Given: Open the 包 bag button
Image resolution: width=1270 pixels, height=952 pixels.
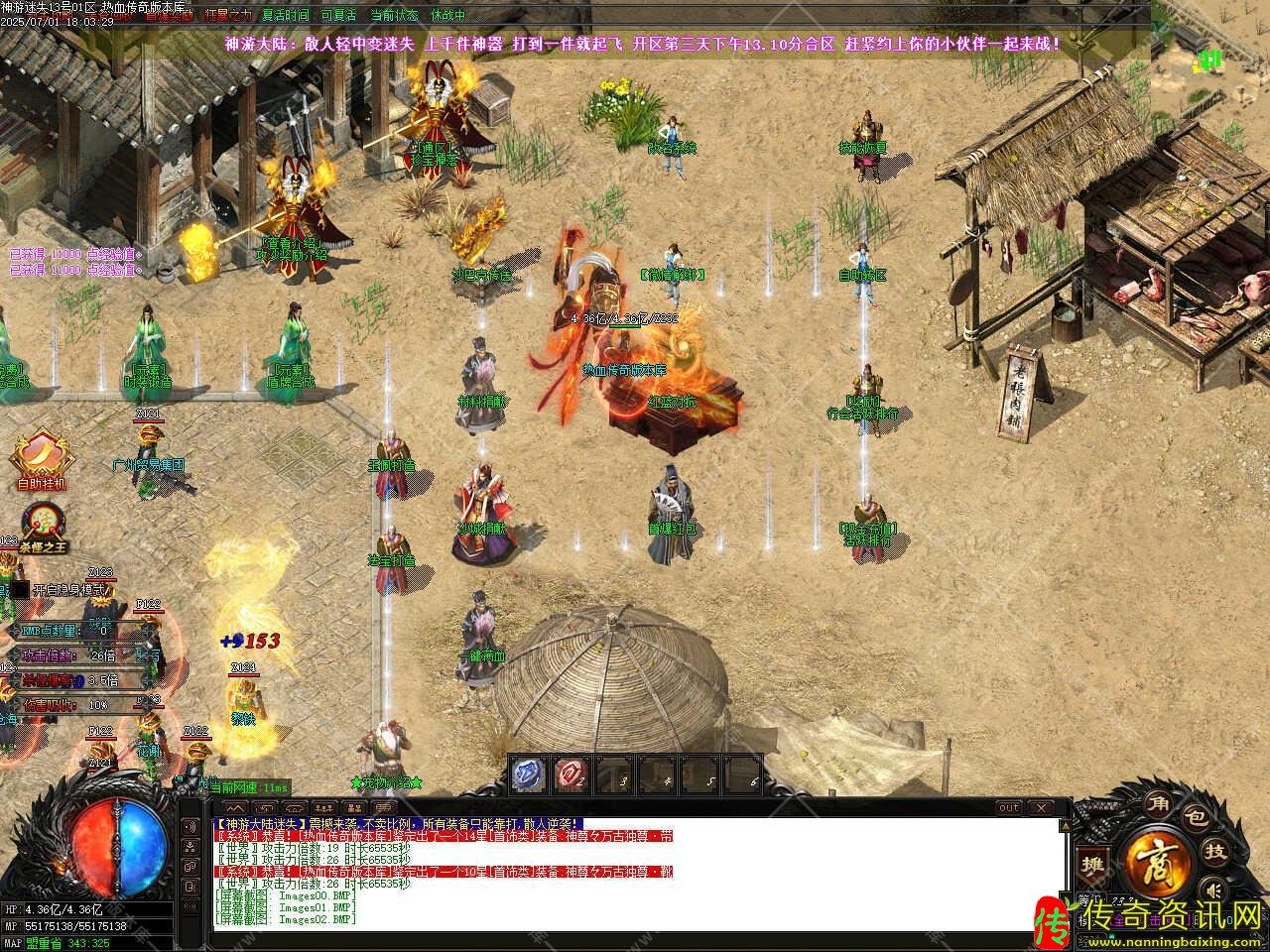Looking at the screenshot, I should pos(1196,818).
